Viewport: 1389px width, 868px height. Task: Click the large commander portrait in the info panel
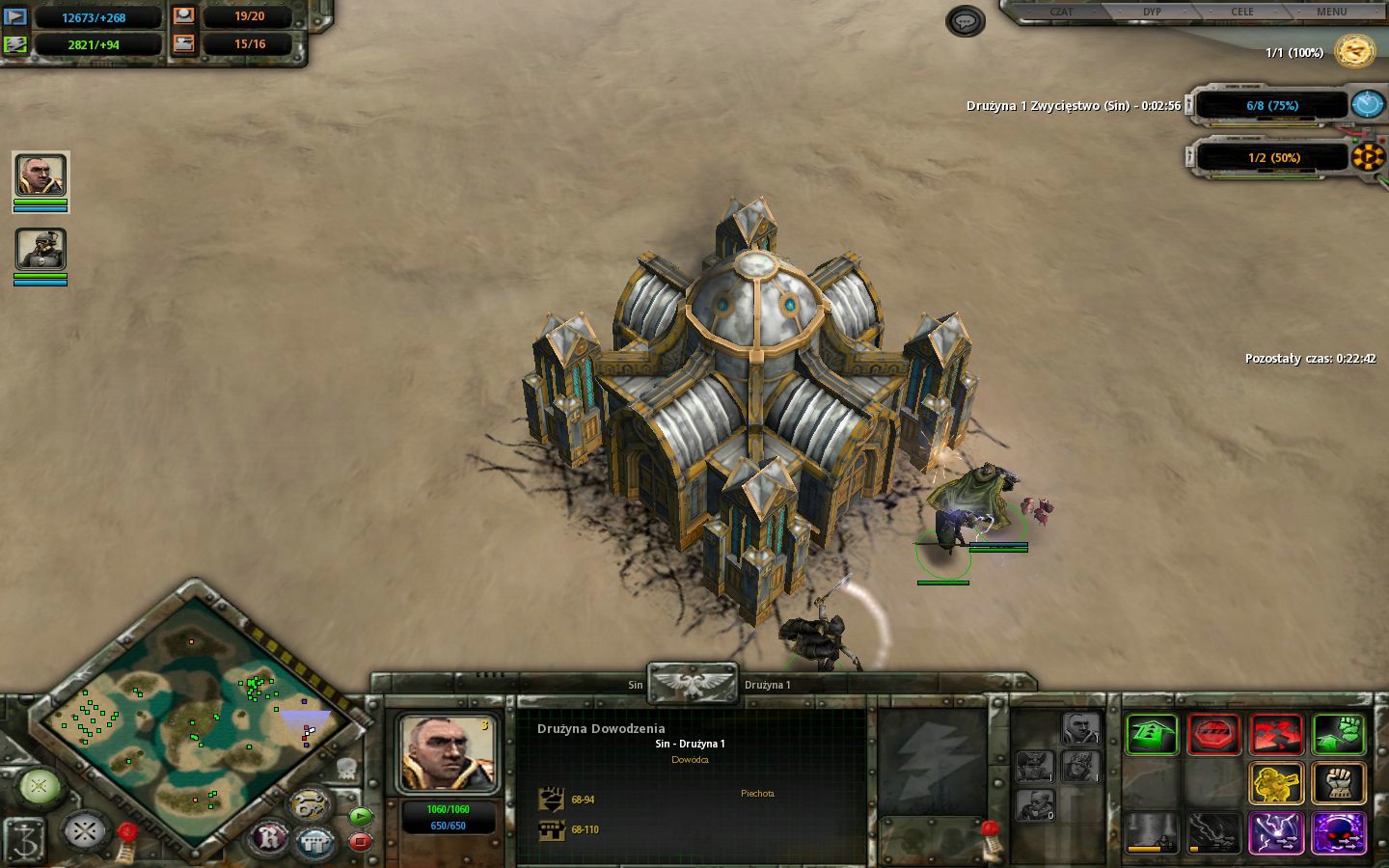tap(448, 754)
